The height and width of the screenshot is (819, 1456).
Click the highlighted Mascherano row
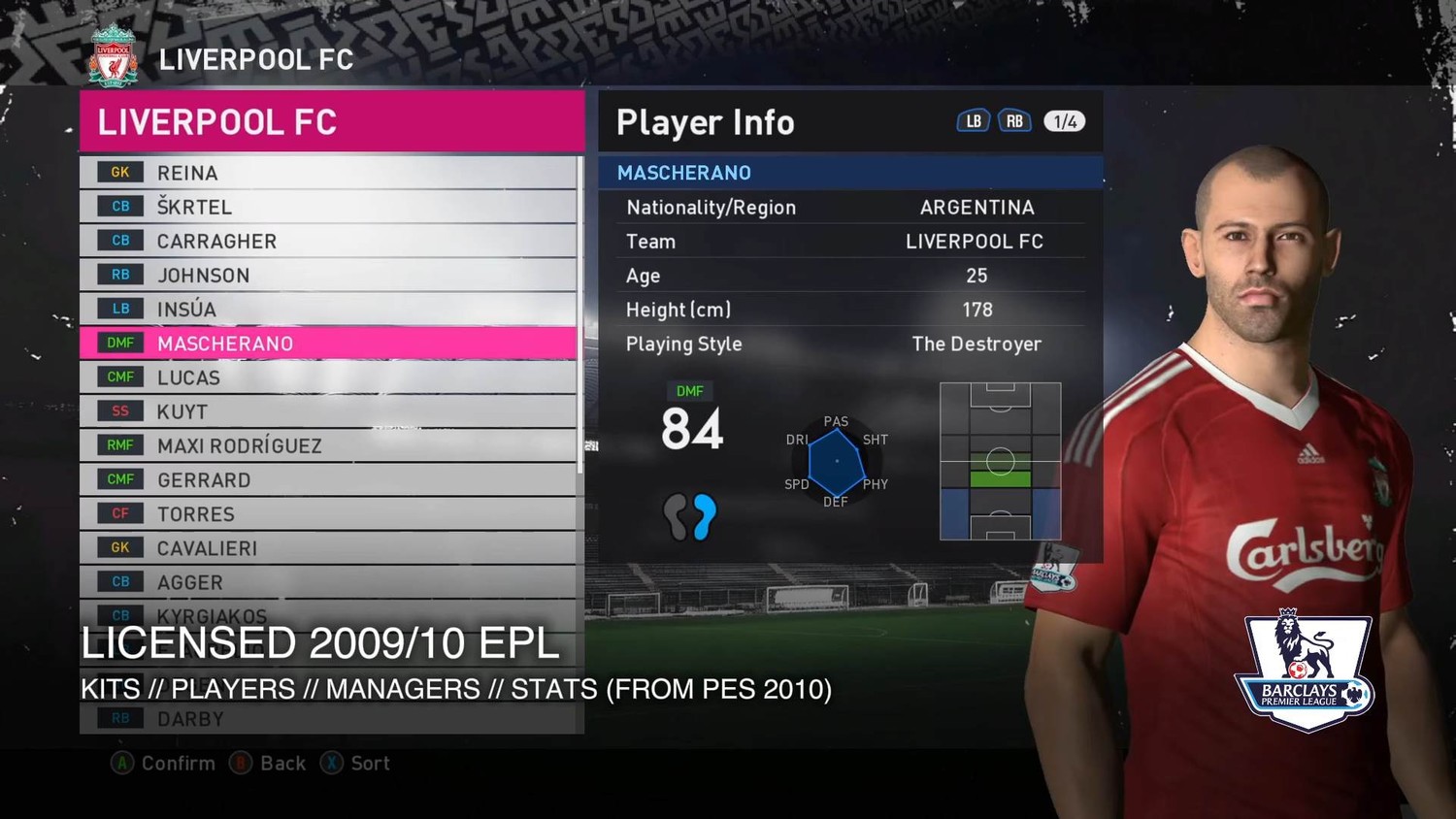pyautogui.click(x=328, y=344)
